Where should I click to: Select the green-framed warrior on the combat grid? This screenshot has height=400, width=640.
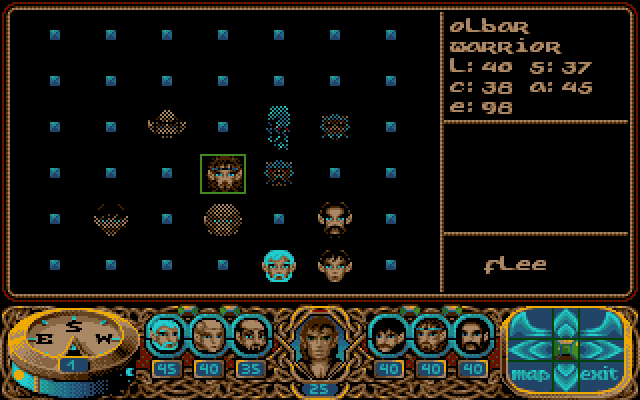(x=223, y=174)
